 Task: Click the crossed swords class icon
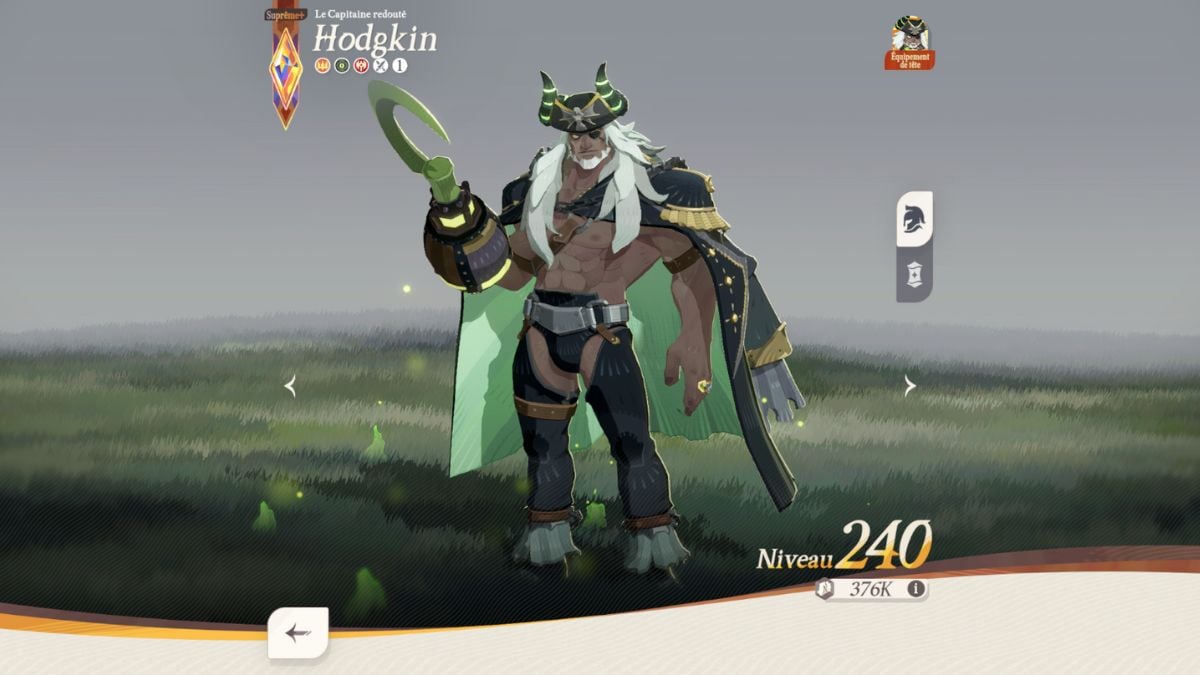381,66
